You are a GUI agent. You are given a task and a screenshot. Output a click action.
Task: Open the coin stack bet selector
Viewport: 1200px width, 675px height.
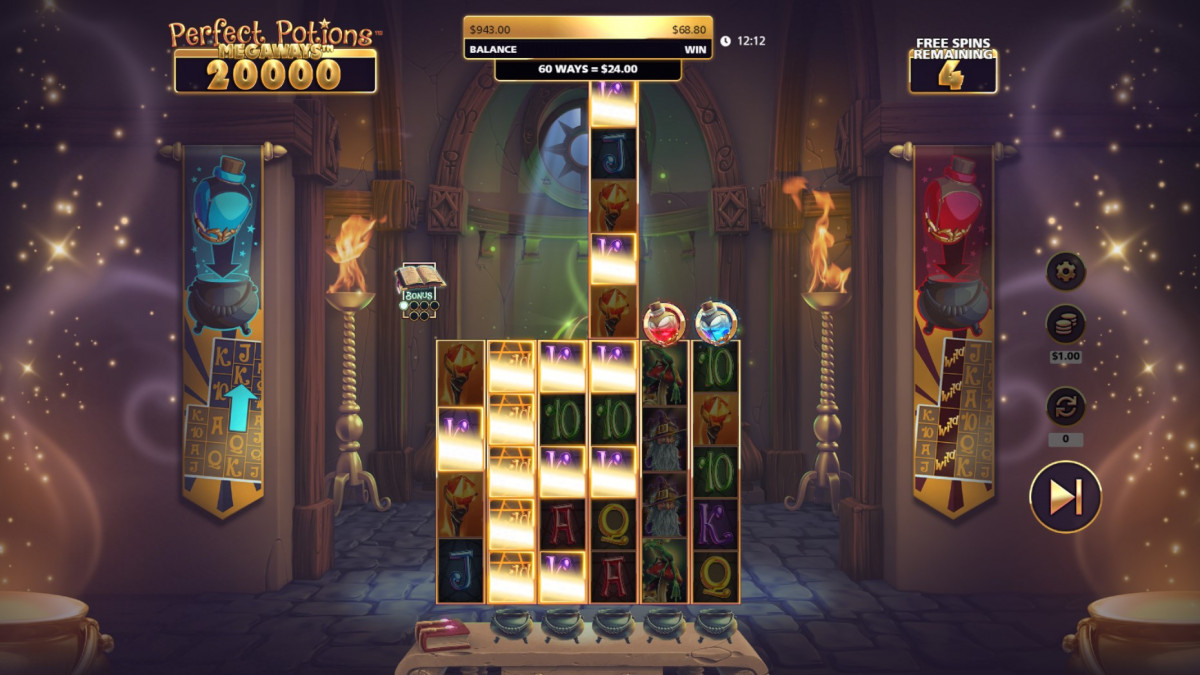pyautogui.click(x=1066, y=325)
